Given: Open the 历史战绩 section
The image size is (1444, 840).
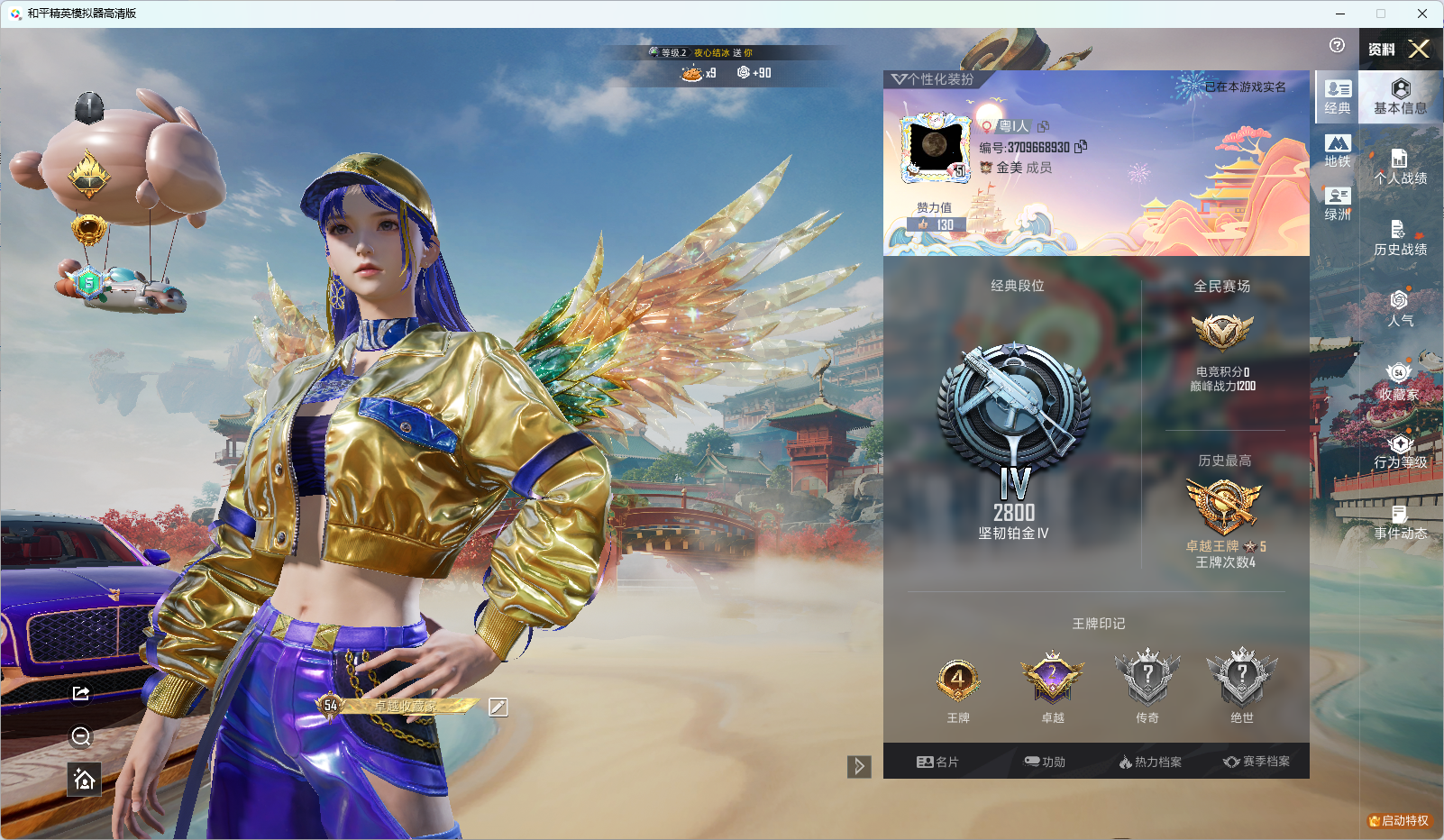Looking at the screenshot, I should tap(1400, 239).
